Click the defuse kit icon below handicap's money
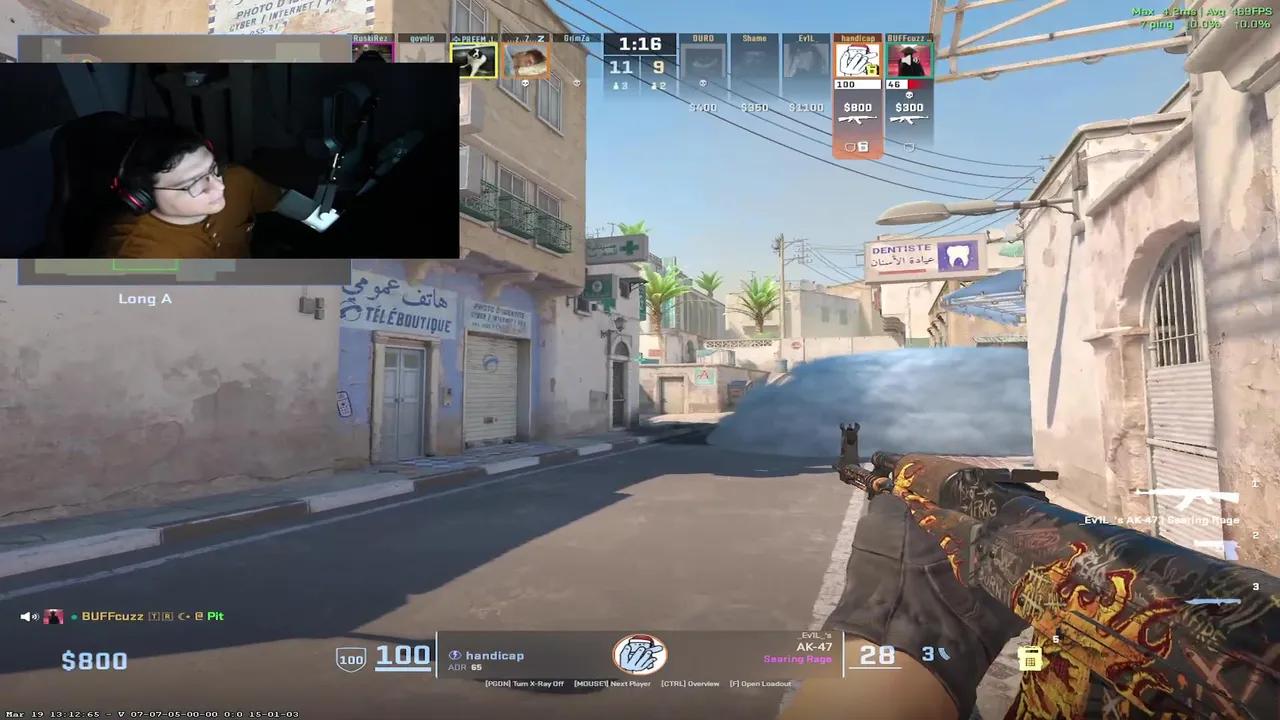The image size is (1280, 720). tap(863, 146)
